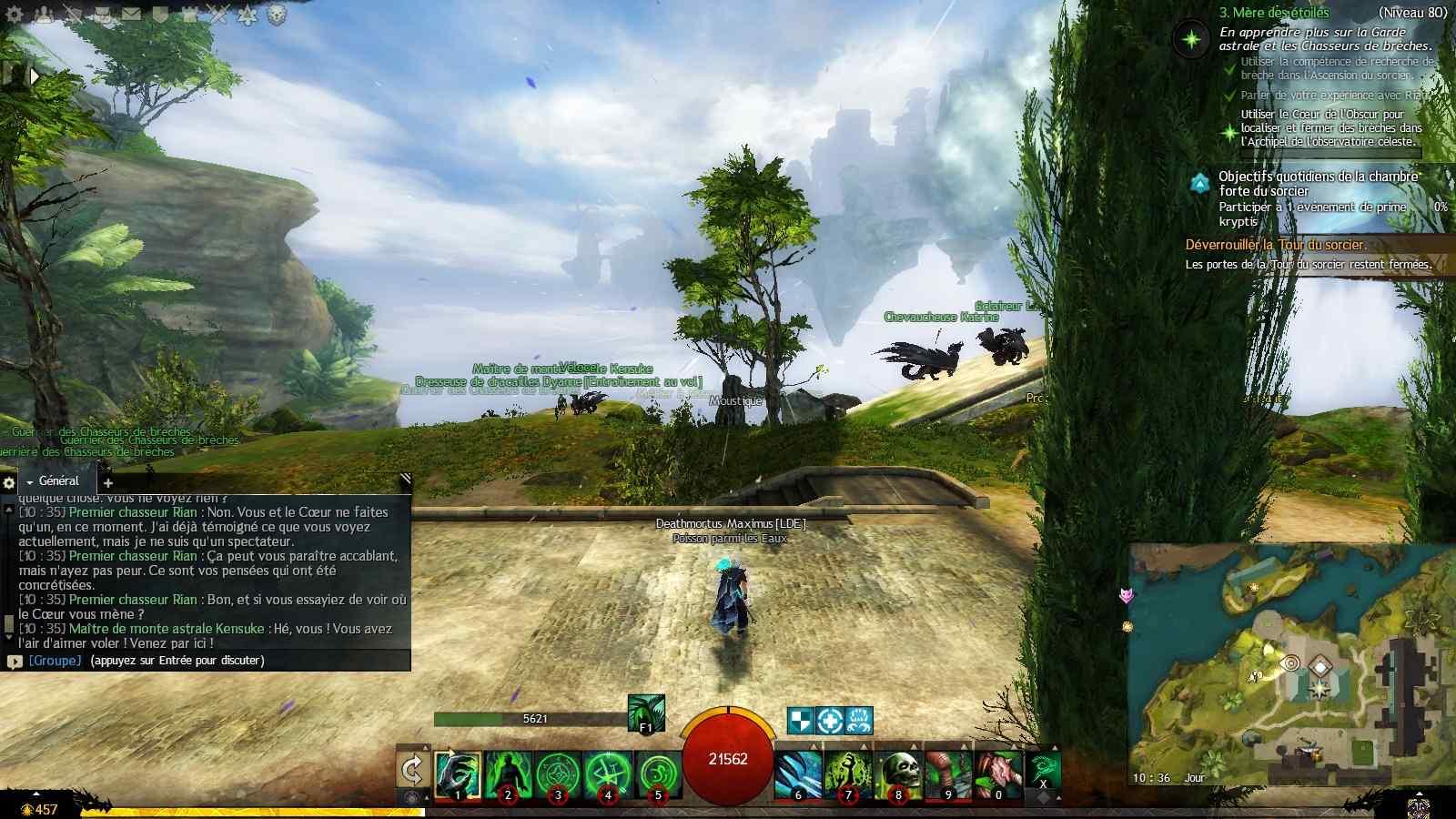Use the green skull skill 8

898,773
